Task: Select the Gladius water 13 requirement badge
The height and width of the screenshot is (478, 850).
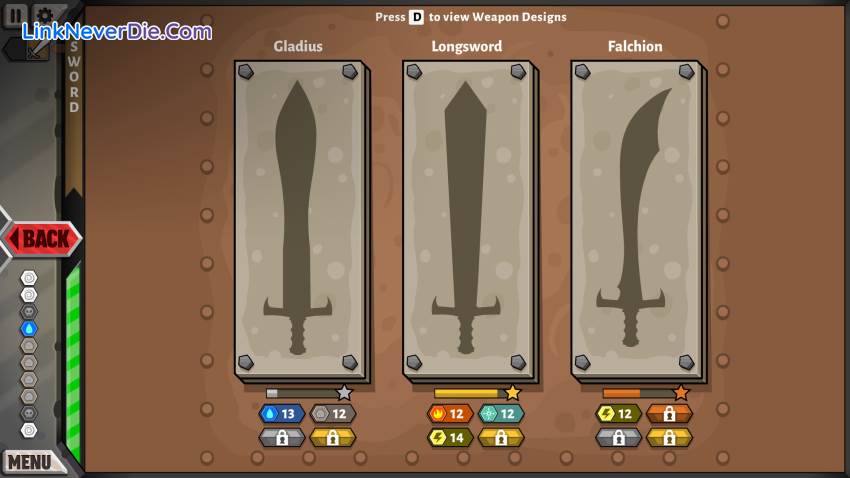Action: click(x=281, y=414)
